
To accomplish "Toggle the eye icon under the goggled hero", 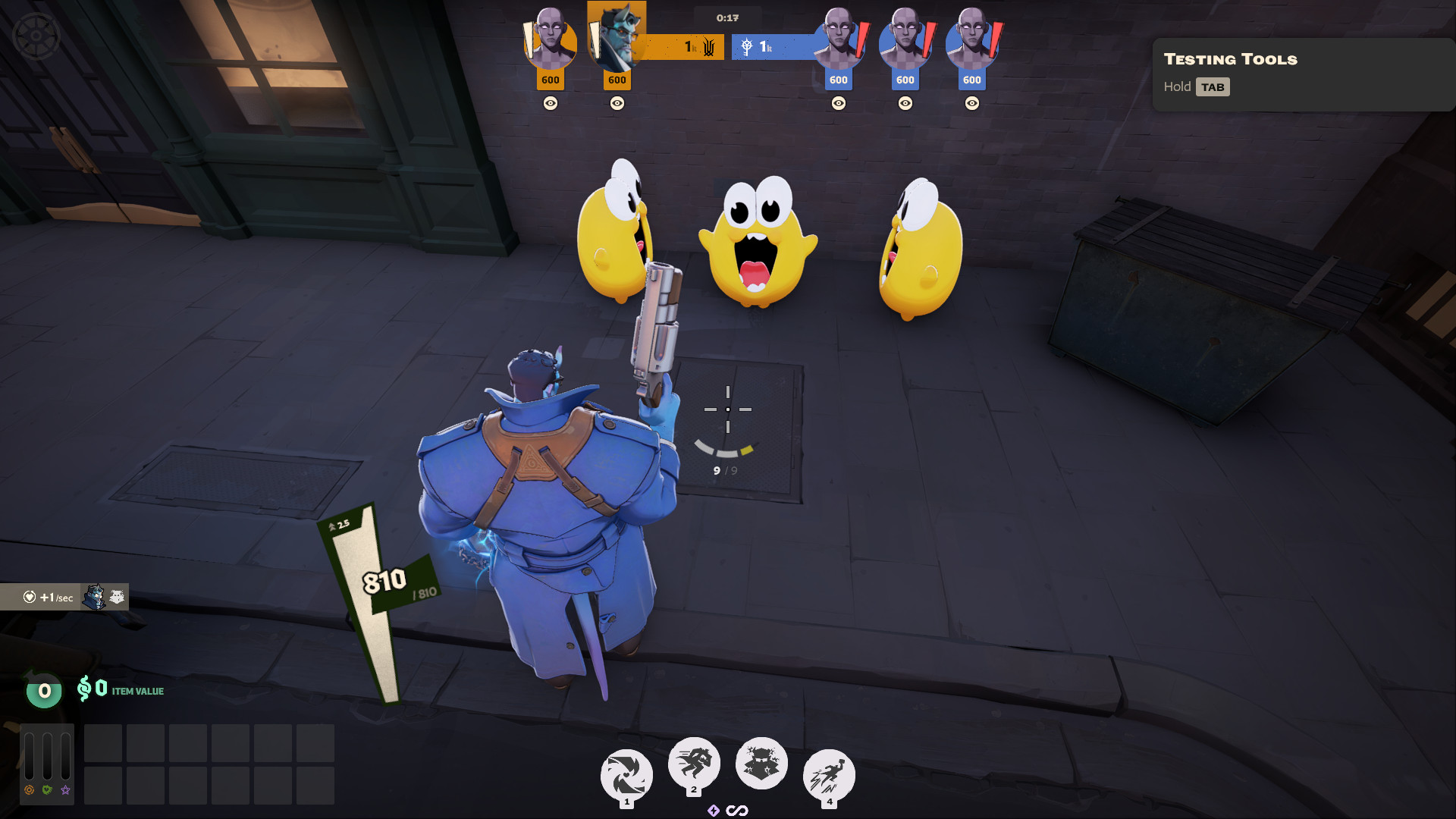I will [617, 103].
